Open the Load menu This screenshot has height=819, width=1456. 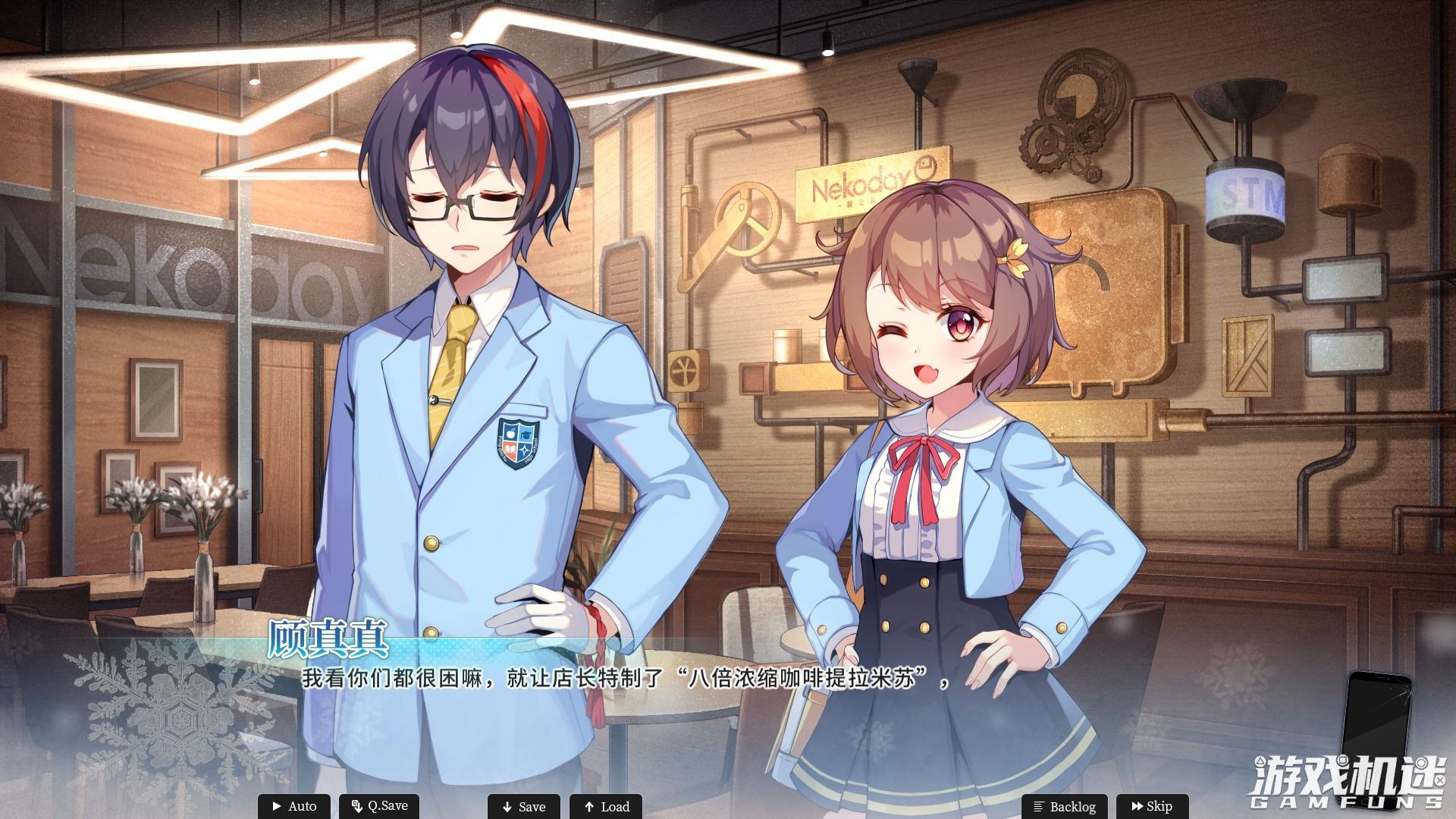point(606,806)
